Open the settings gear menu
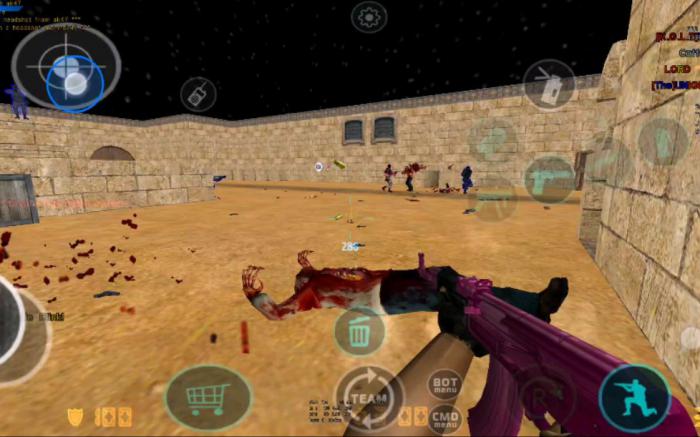700x437 pixels. (x=368, y=16)
